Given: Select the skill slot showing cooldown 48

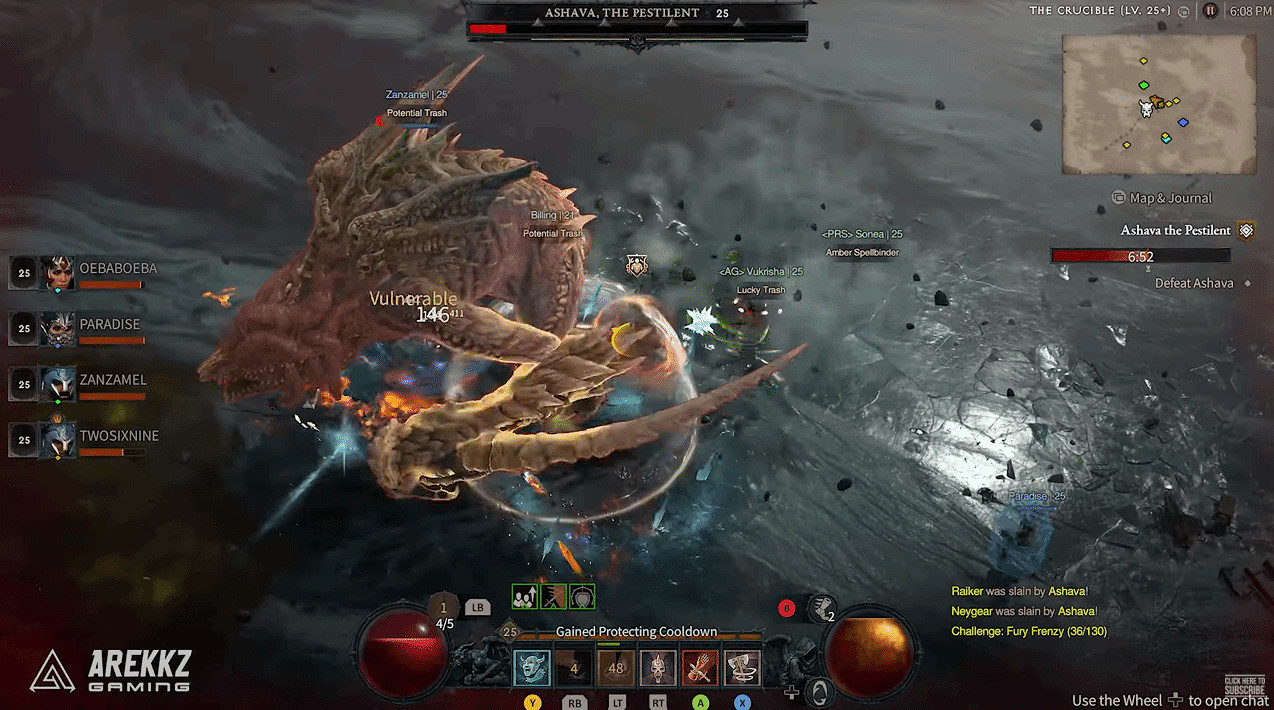Looking at the screenshot, I should coord(616,668).
